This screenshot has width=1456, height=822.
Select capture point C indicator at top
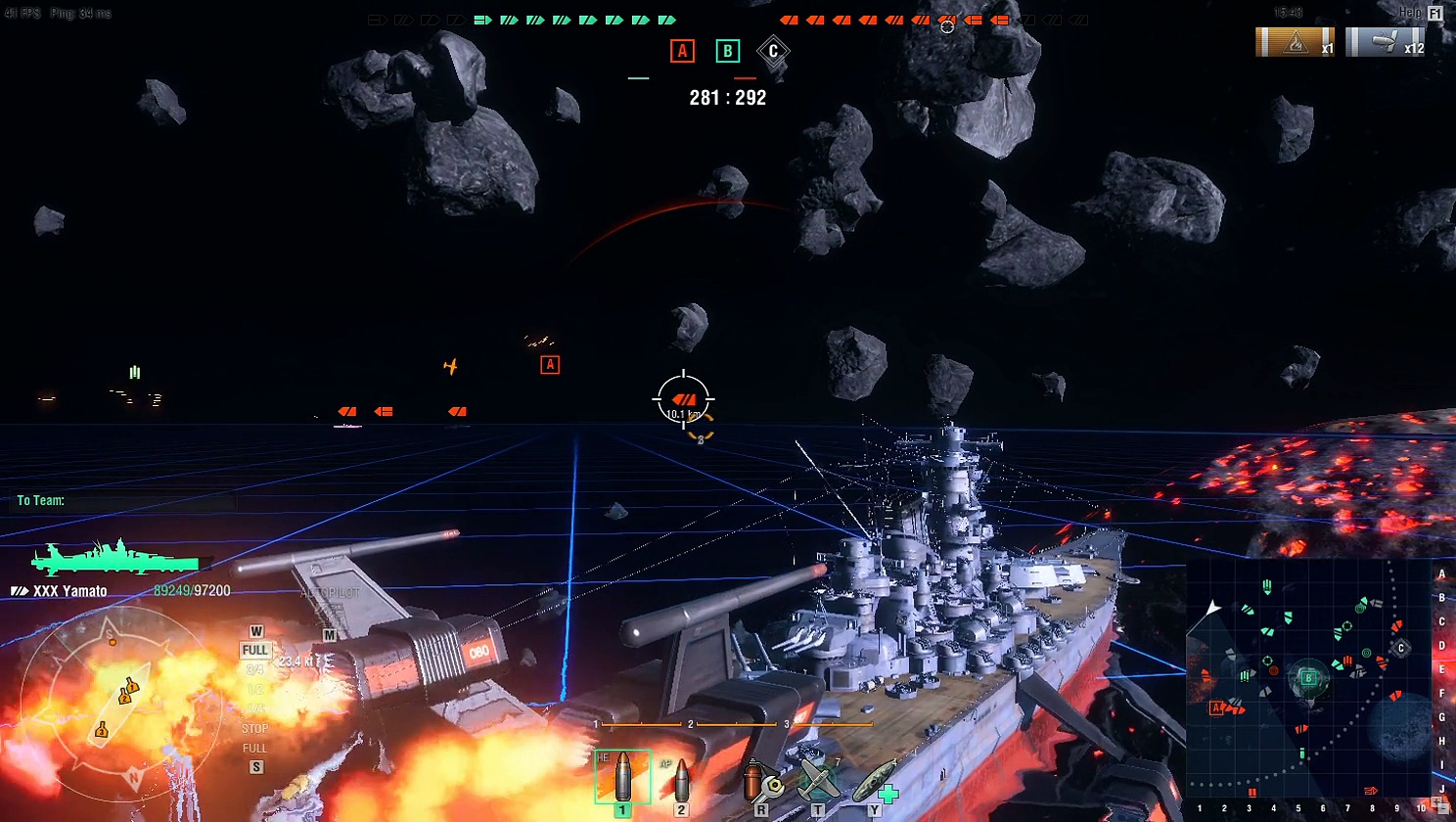[773, 51]
